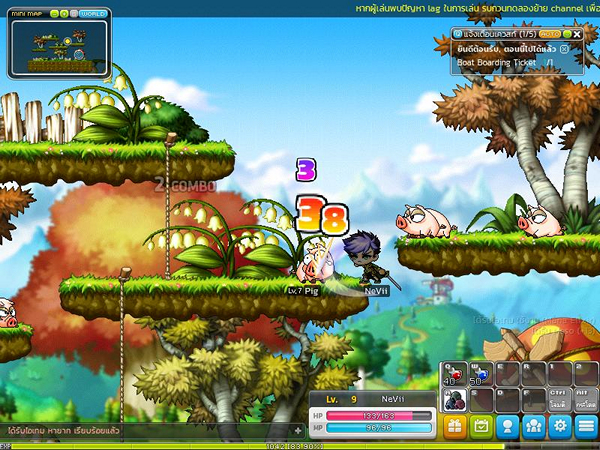Screen dimensions: 600x450
Task: Minimize the minimap with the minus button
Action: tap(53, 14)
